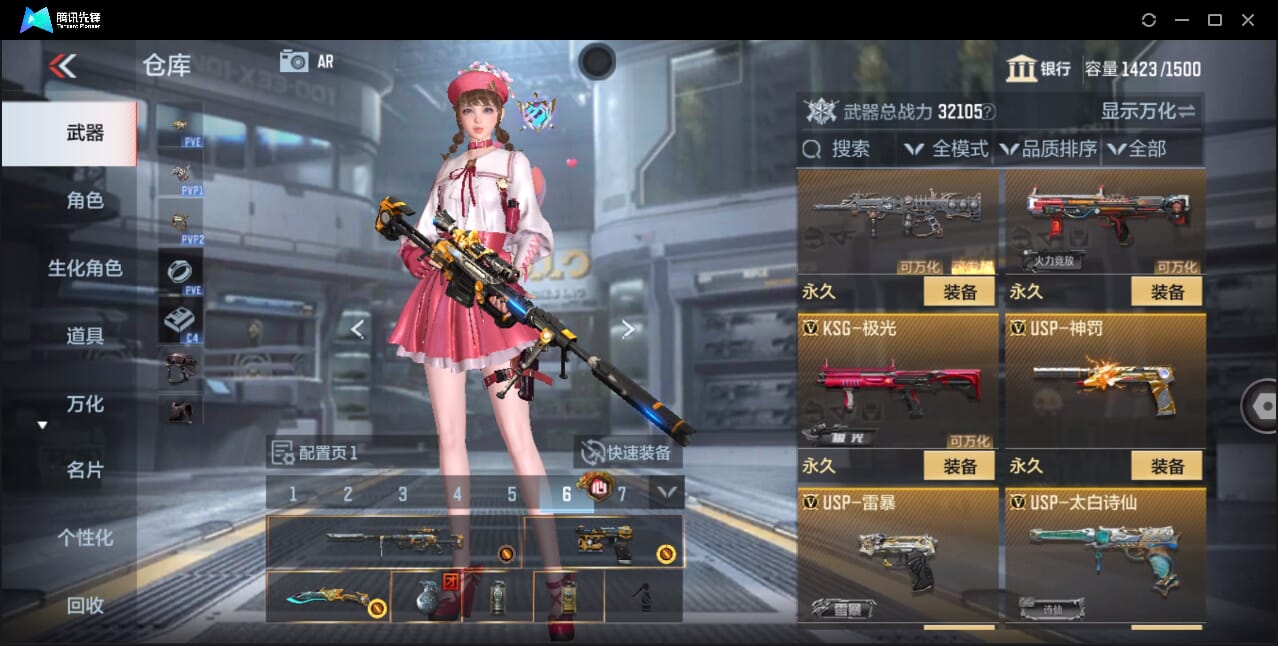Go back using the double-arrow button
This screenshot has height=646, width=1278.
point(62,66)
